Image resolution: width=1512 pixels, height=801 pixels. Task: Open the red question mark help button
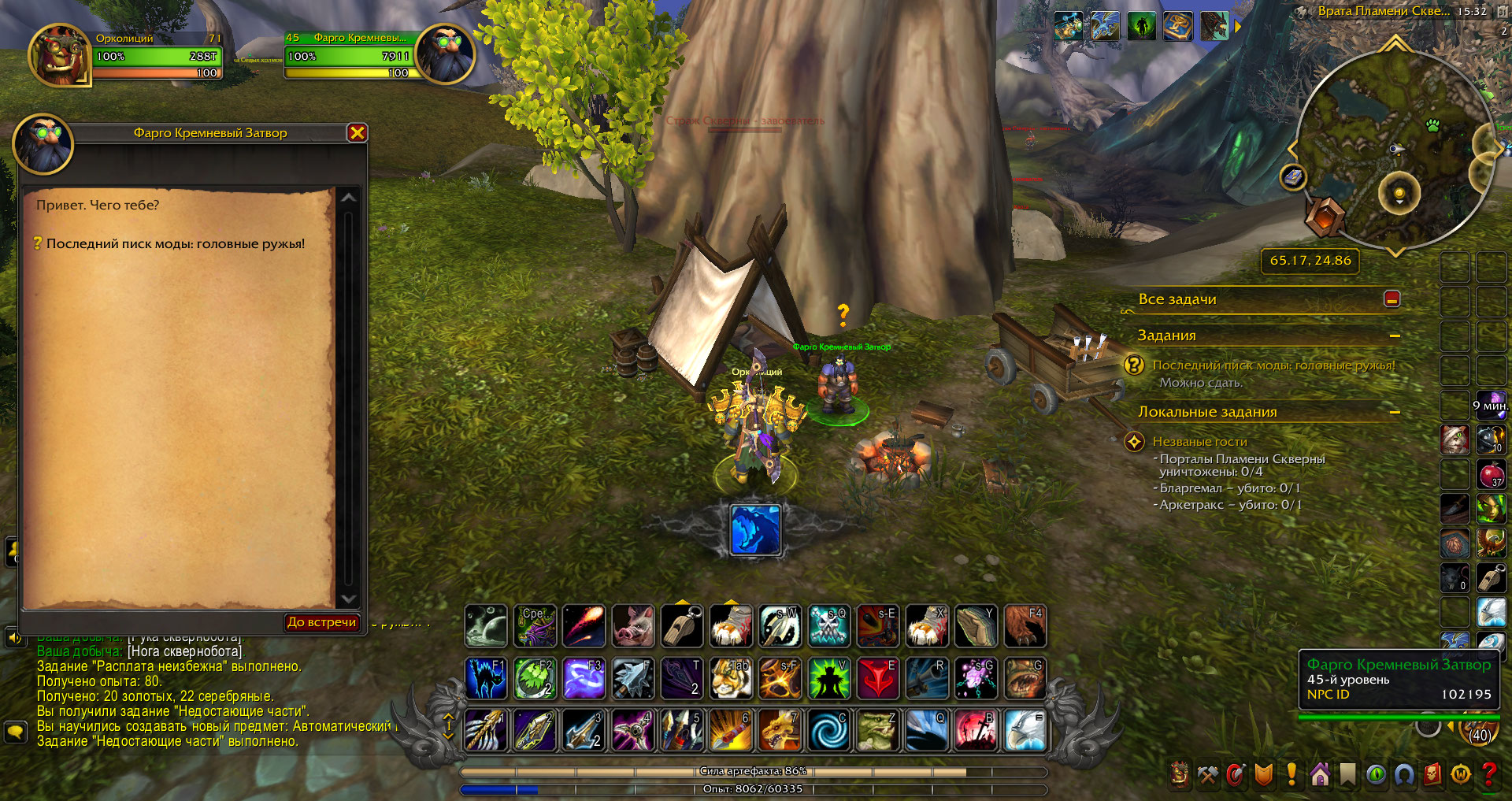pos(1488,775)
